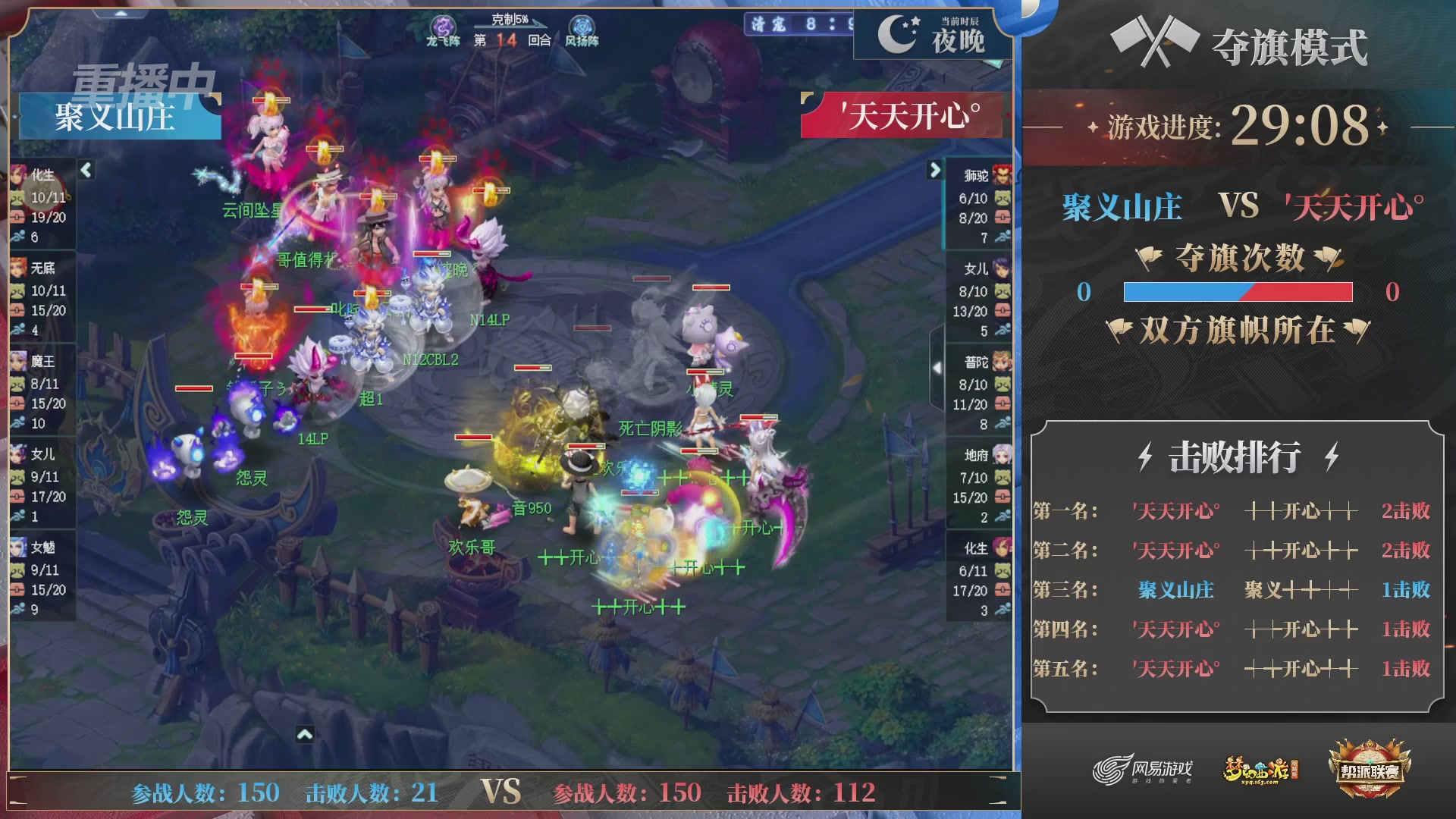1456x819 pixels.
Task: Click the 聚义山庄 team banner
Action: pyautogui.click(x=114, y=118)
